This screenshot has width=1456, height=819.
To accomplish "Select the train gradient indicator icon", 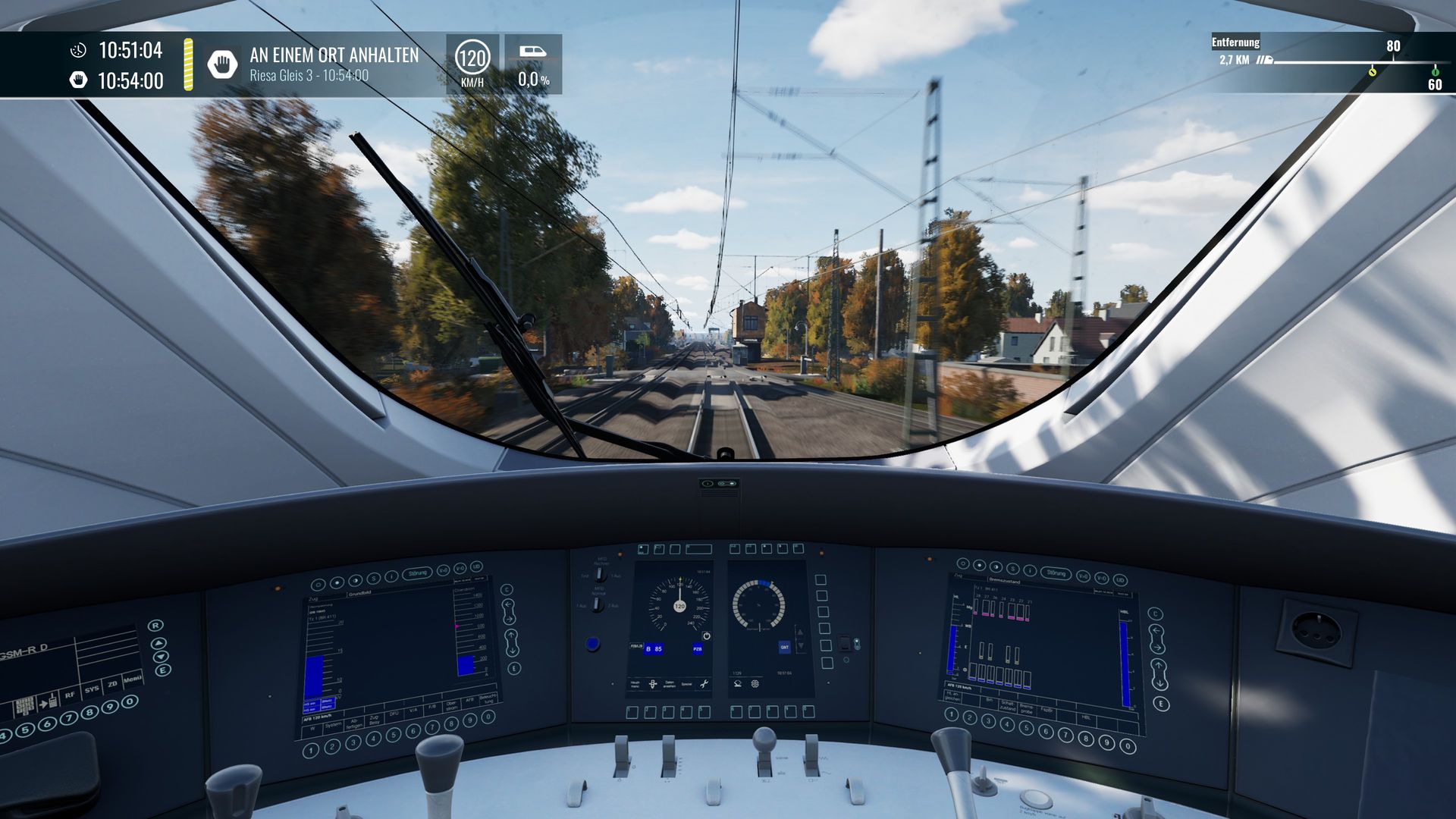I will (532, 52).
